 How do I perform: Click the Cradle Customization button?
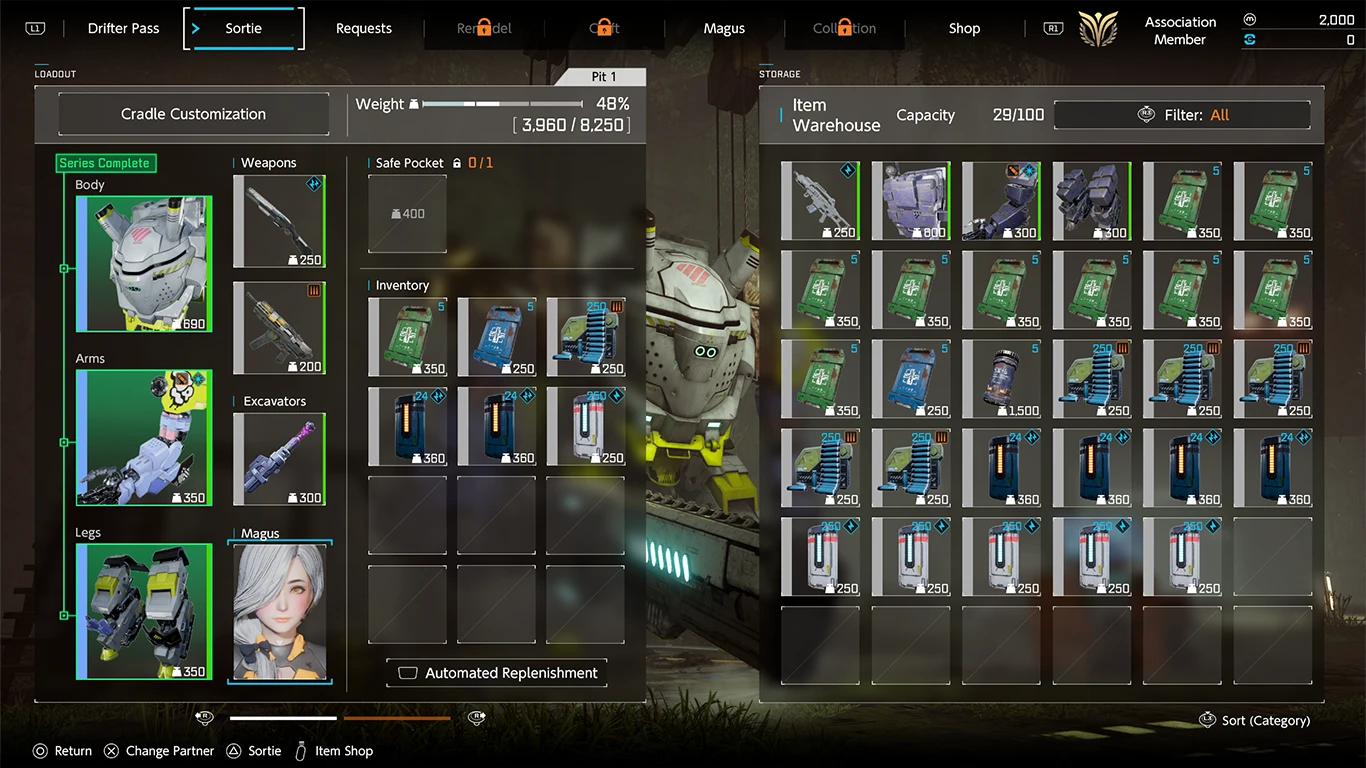tap(193, 113)
